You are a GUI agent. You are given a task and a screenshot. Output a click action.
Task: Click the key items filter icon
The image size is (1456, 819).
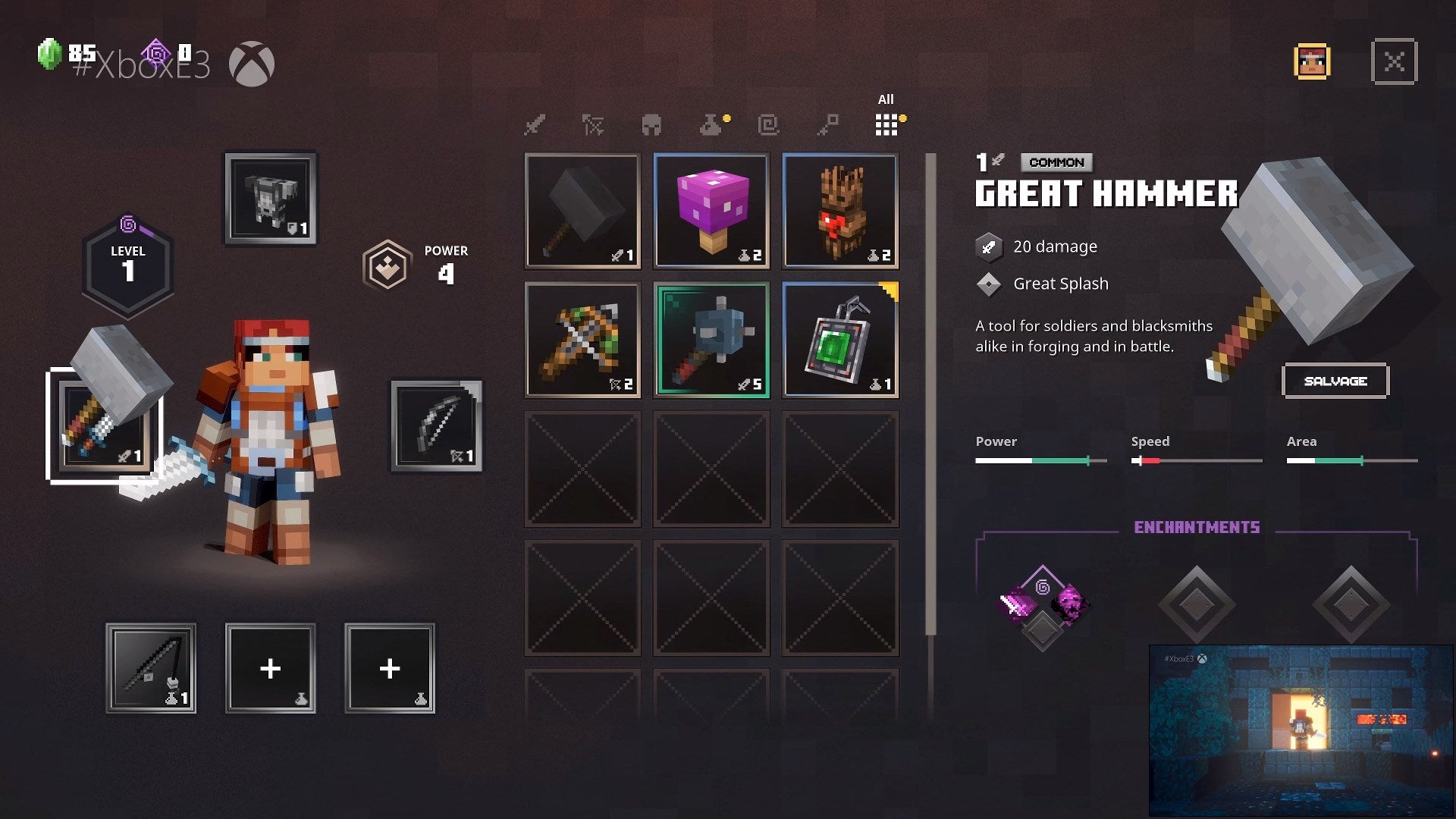pos(829,125)
